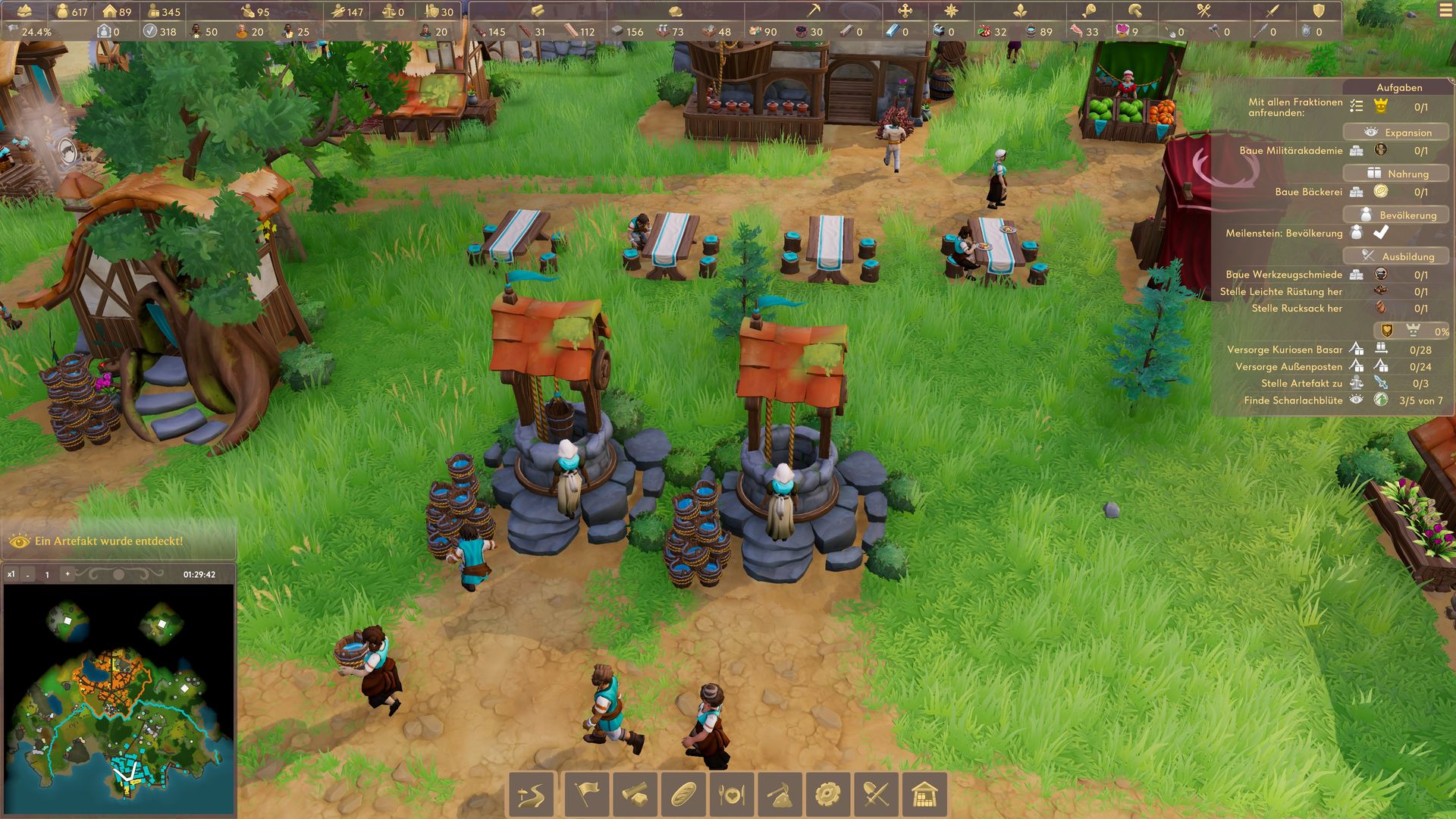
Task: Select the wood and stone build category
Action: (x=635, y=795)
